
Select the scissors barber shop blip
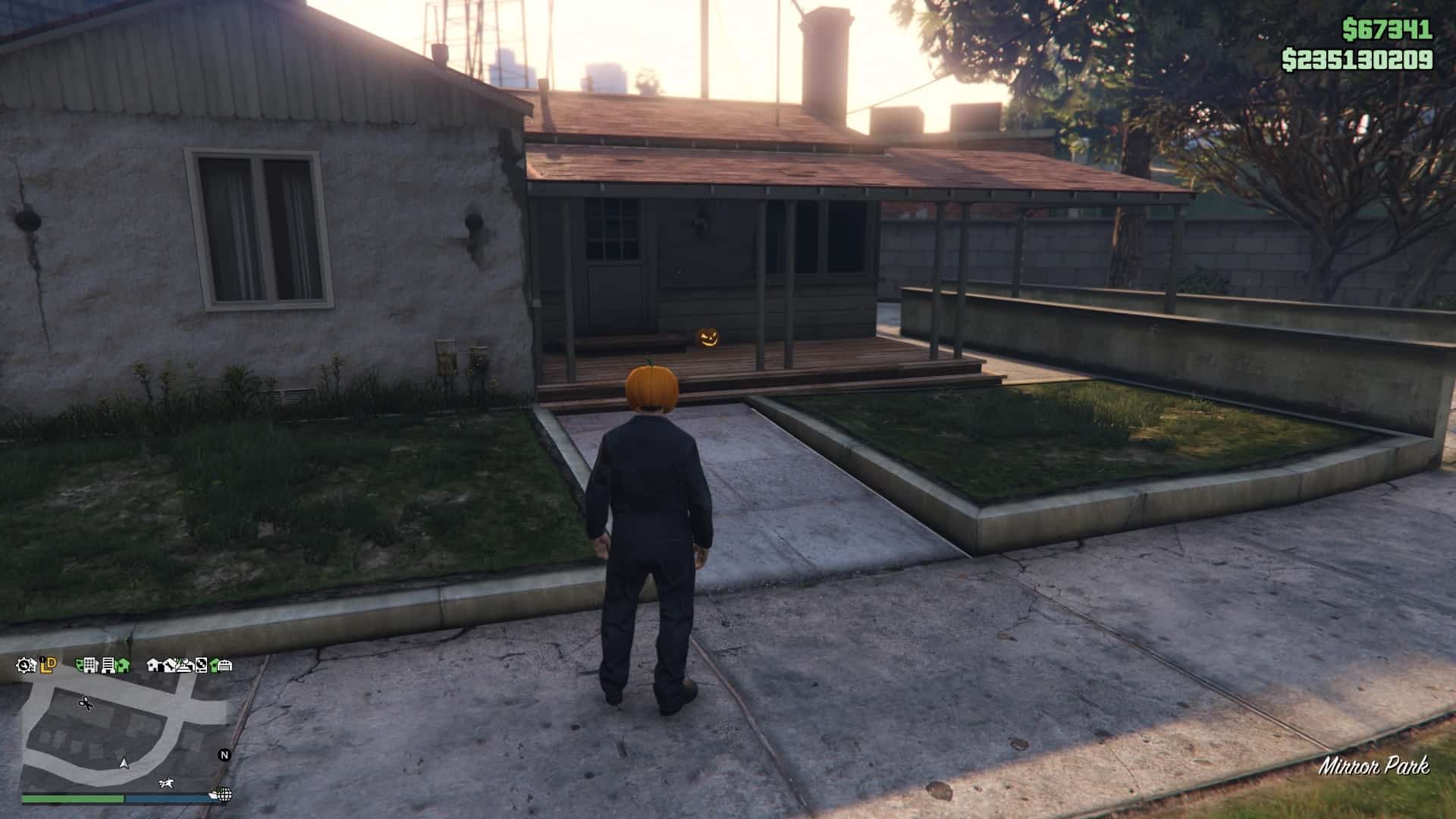(x=86, y=703)
